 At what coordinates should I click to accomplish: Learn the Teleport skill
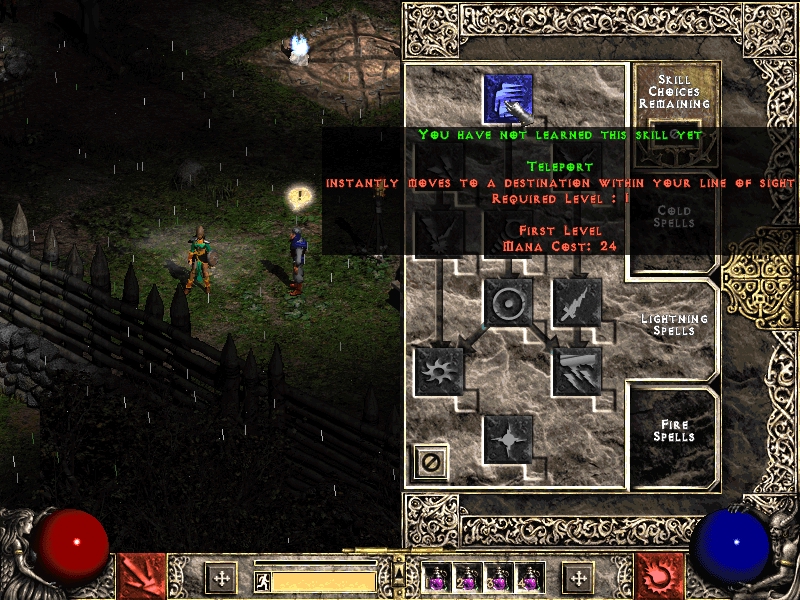point(507,99)
